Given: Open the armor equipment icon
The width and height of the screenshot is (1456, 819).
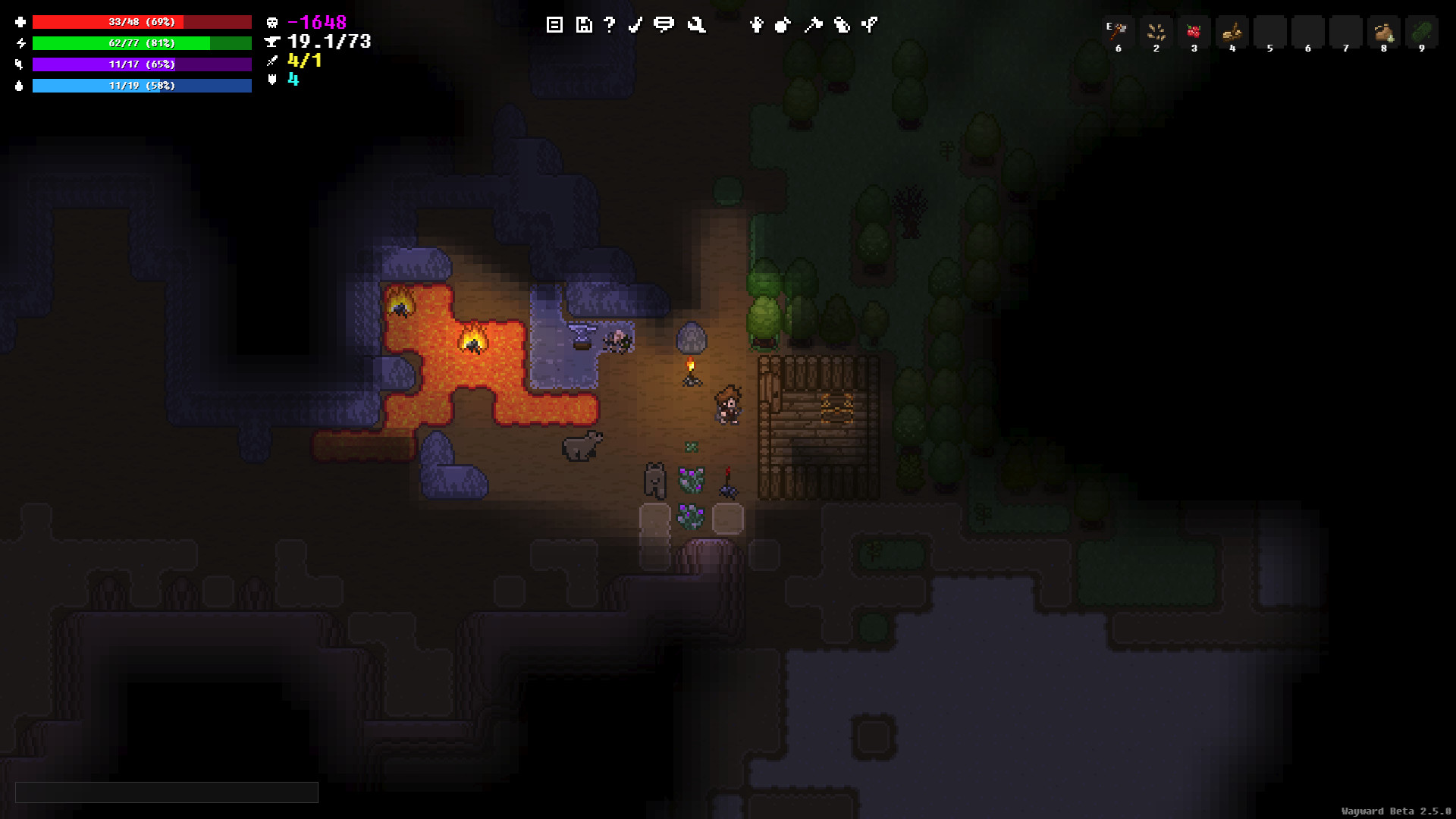Looking at the screenshot, I should (756, 25).
